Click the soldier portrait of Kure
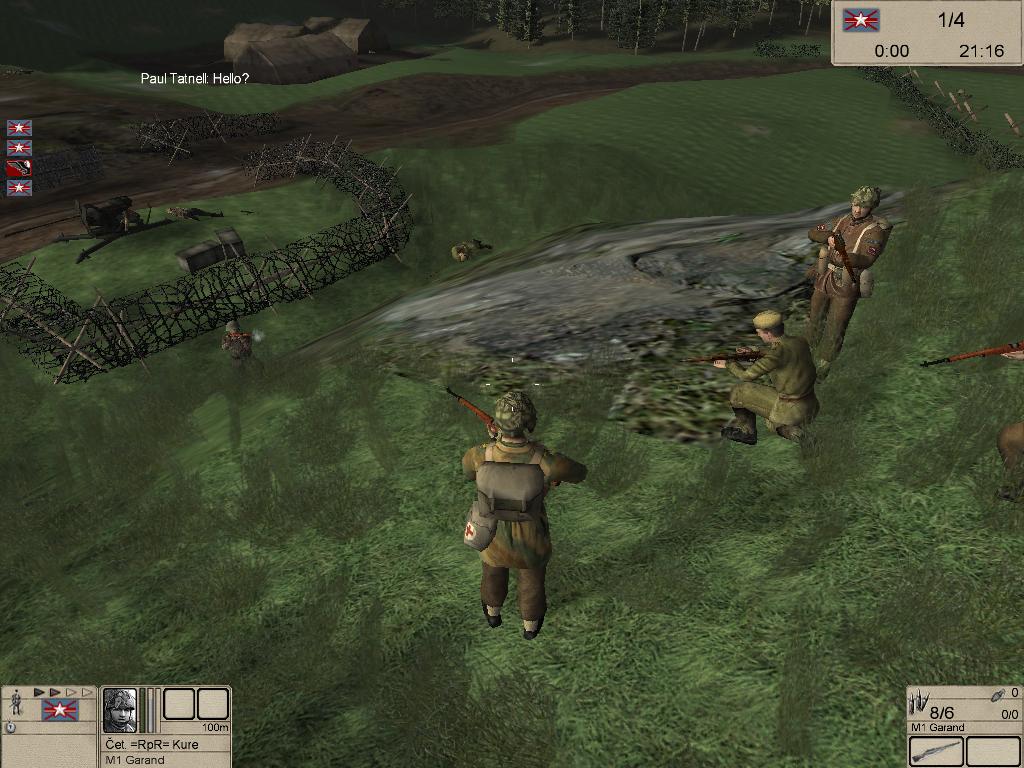 coord(120,710)
